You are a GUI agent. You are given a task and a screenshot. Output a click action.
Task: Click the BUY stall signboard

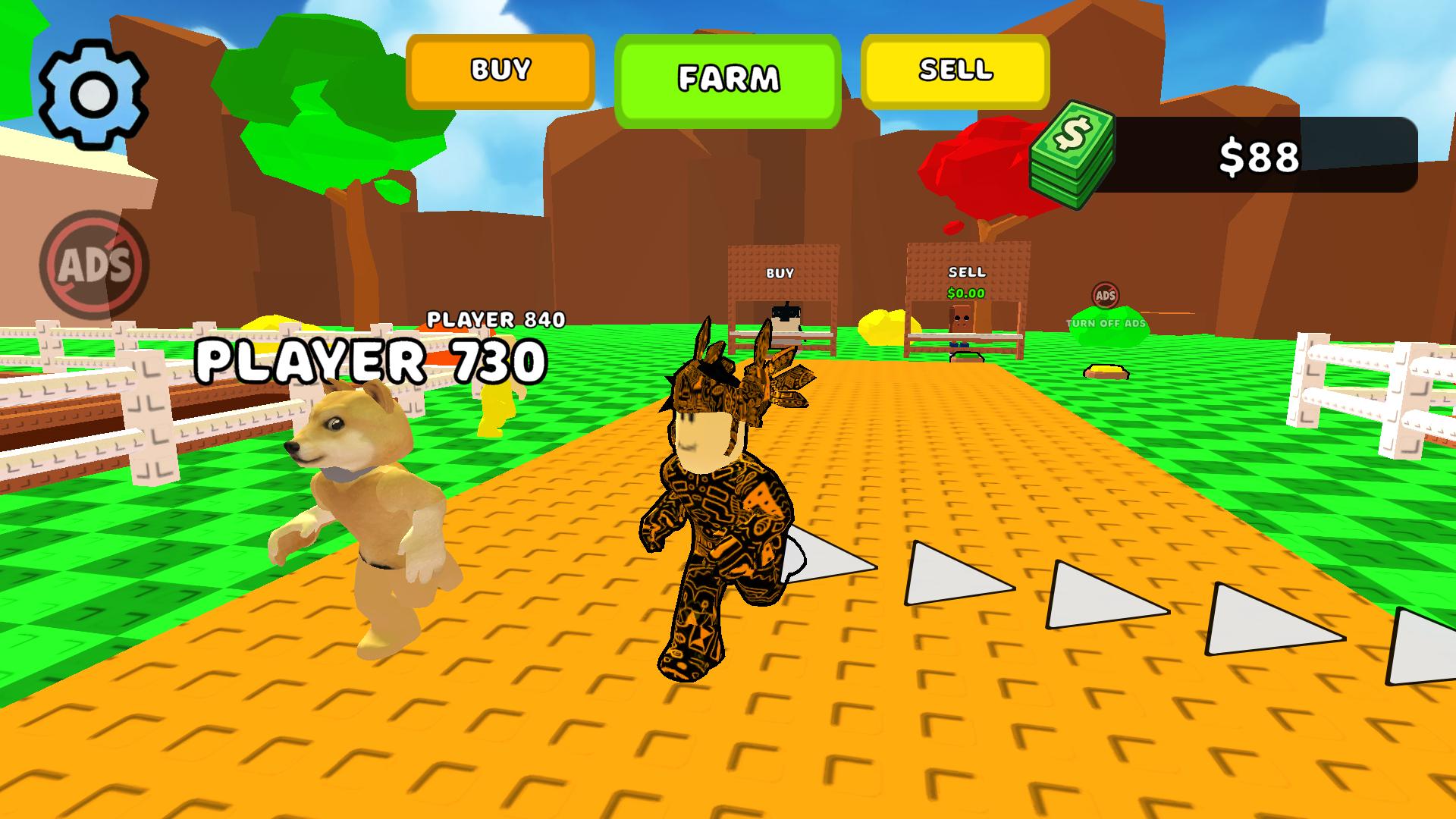[781, 271]
